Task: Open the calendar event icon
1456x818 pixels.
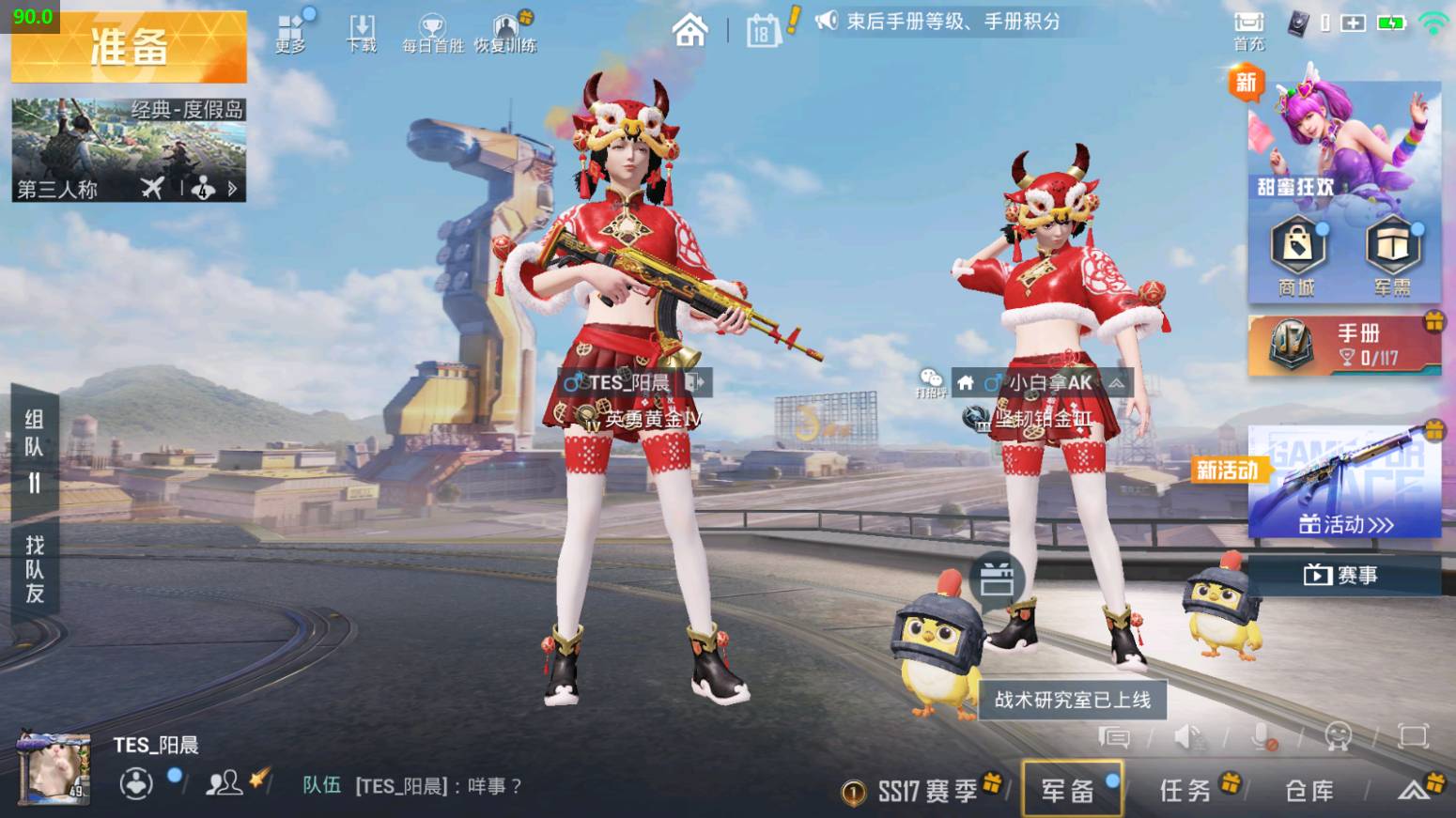Action: [x=762, y=33]
